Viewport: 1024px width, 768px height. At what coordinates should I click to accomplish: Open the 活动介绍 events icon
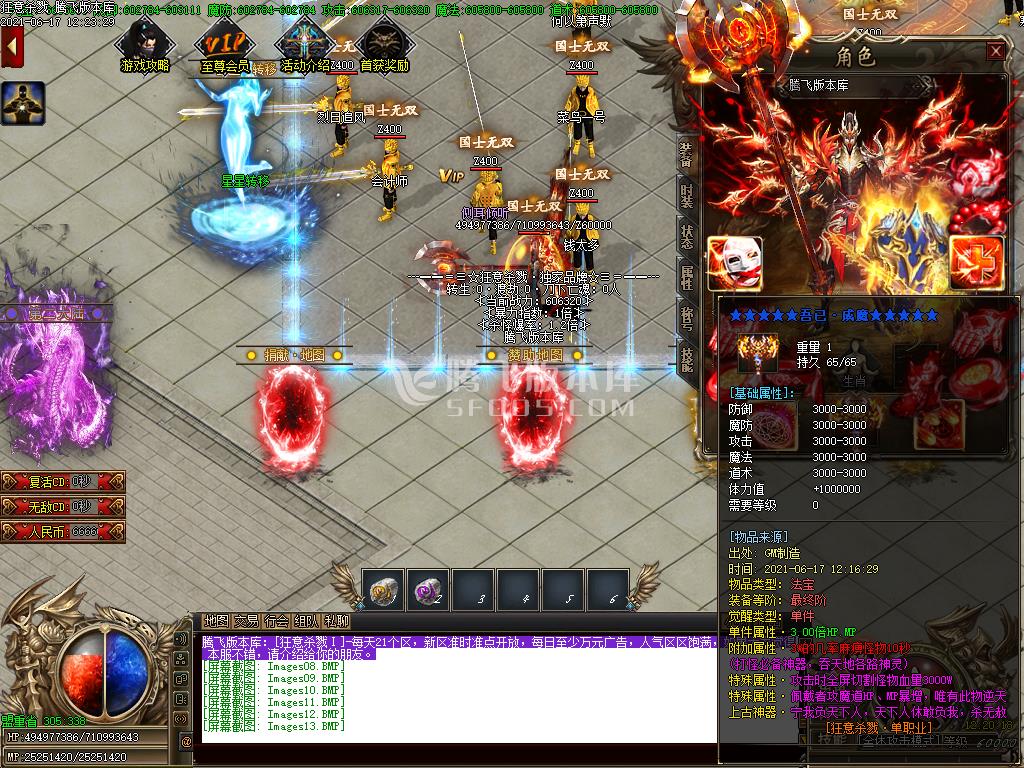tap(304, 44)
